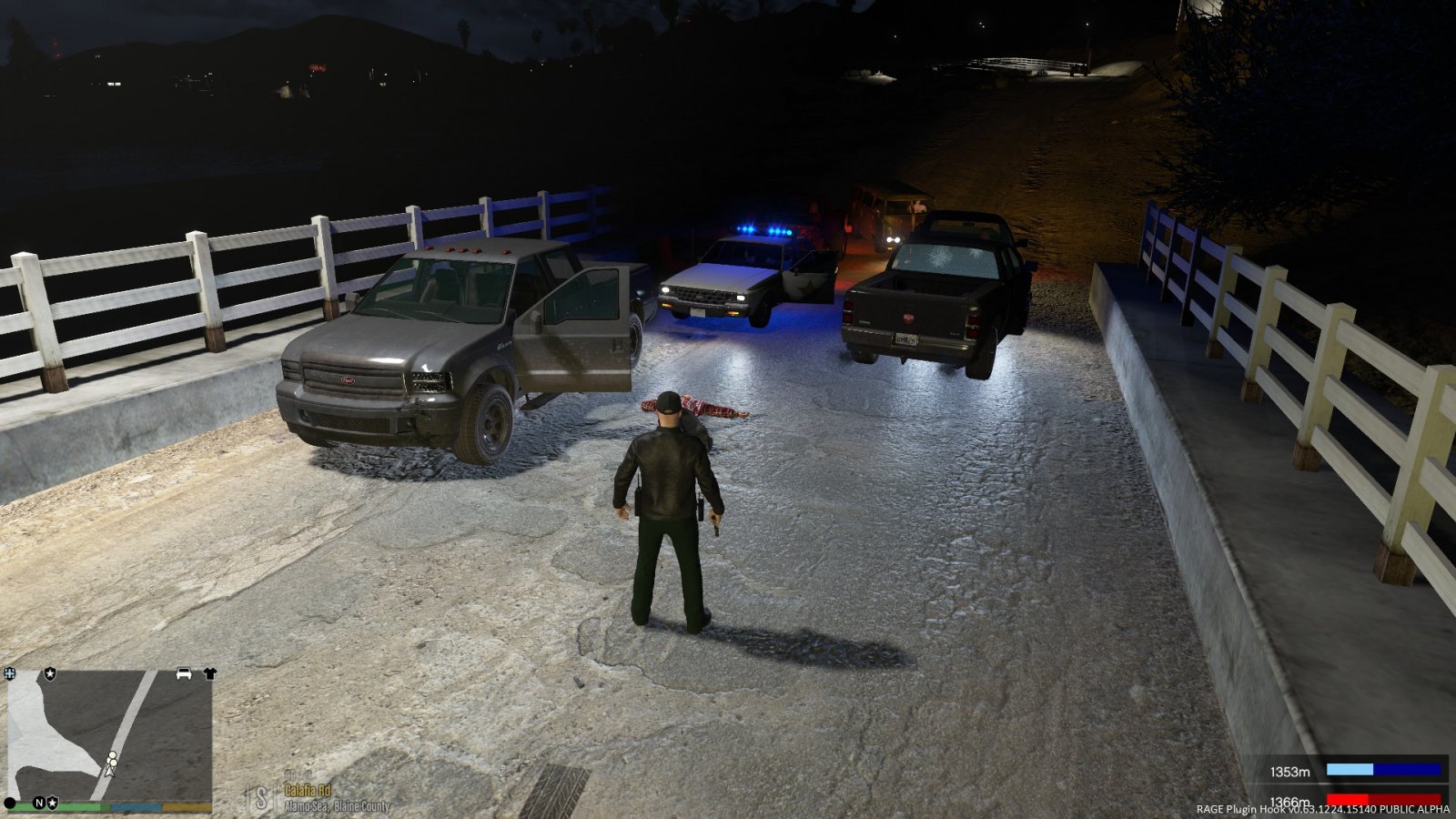
Task: Click the north 'N' compass marker
Action: 39,803
